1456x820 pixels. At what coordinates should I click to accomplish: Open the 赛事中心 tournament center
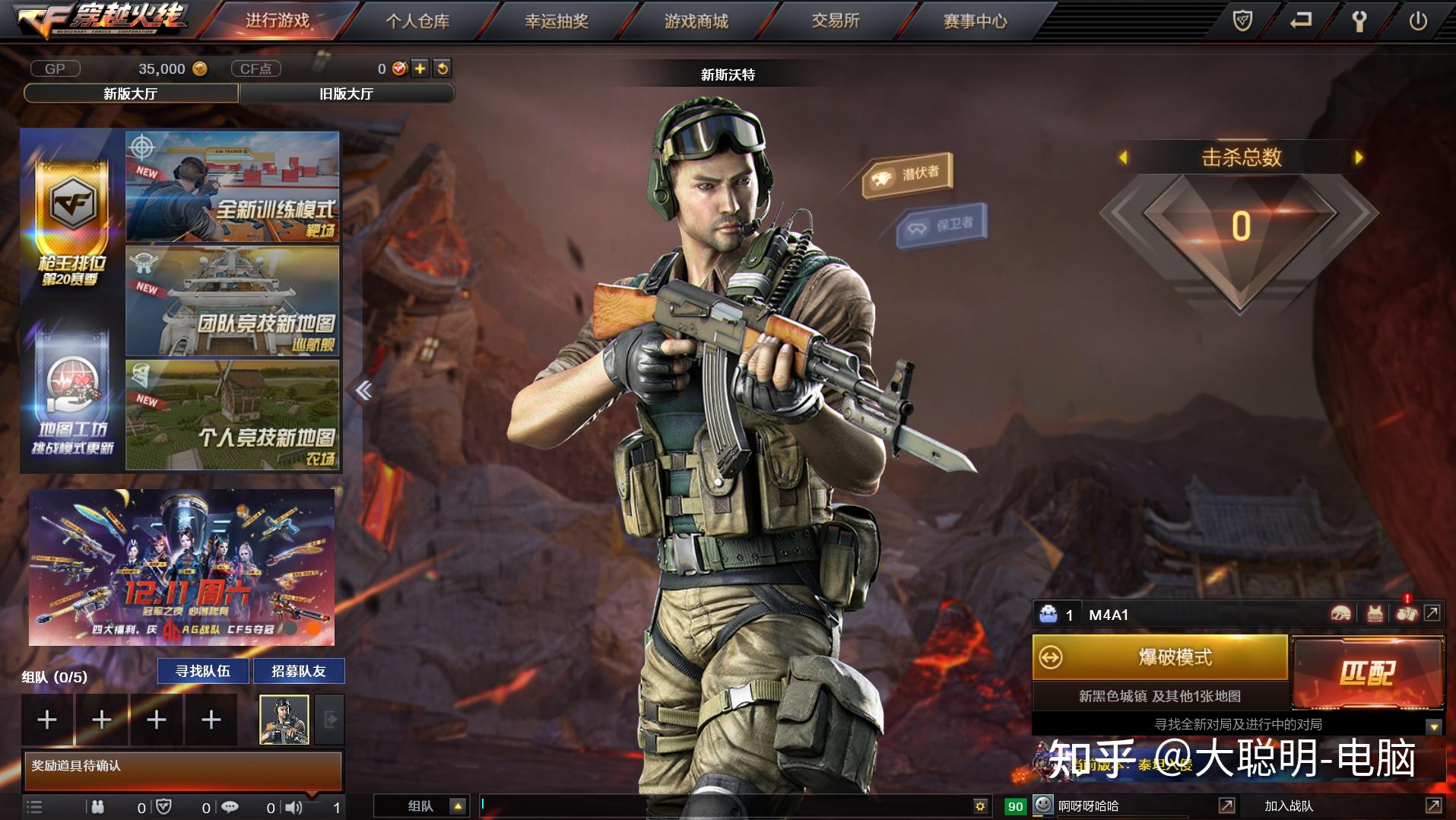(x=975, y=21)
